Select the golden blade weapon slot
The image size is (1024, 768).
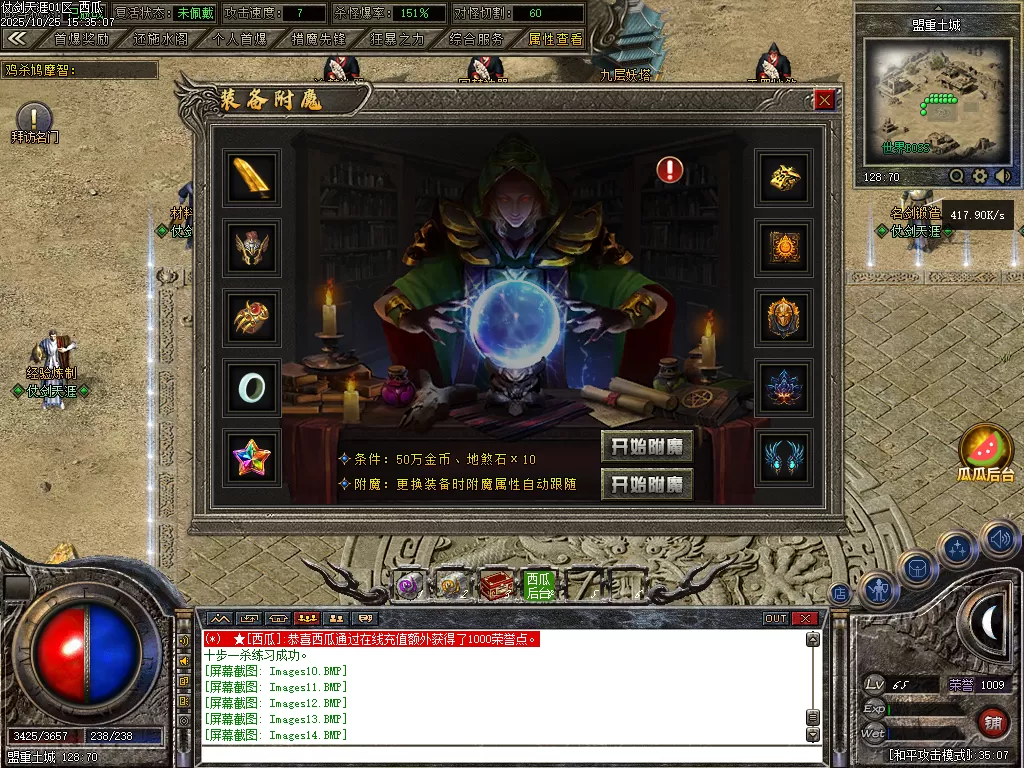[x=252, y=177]
